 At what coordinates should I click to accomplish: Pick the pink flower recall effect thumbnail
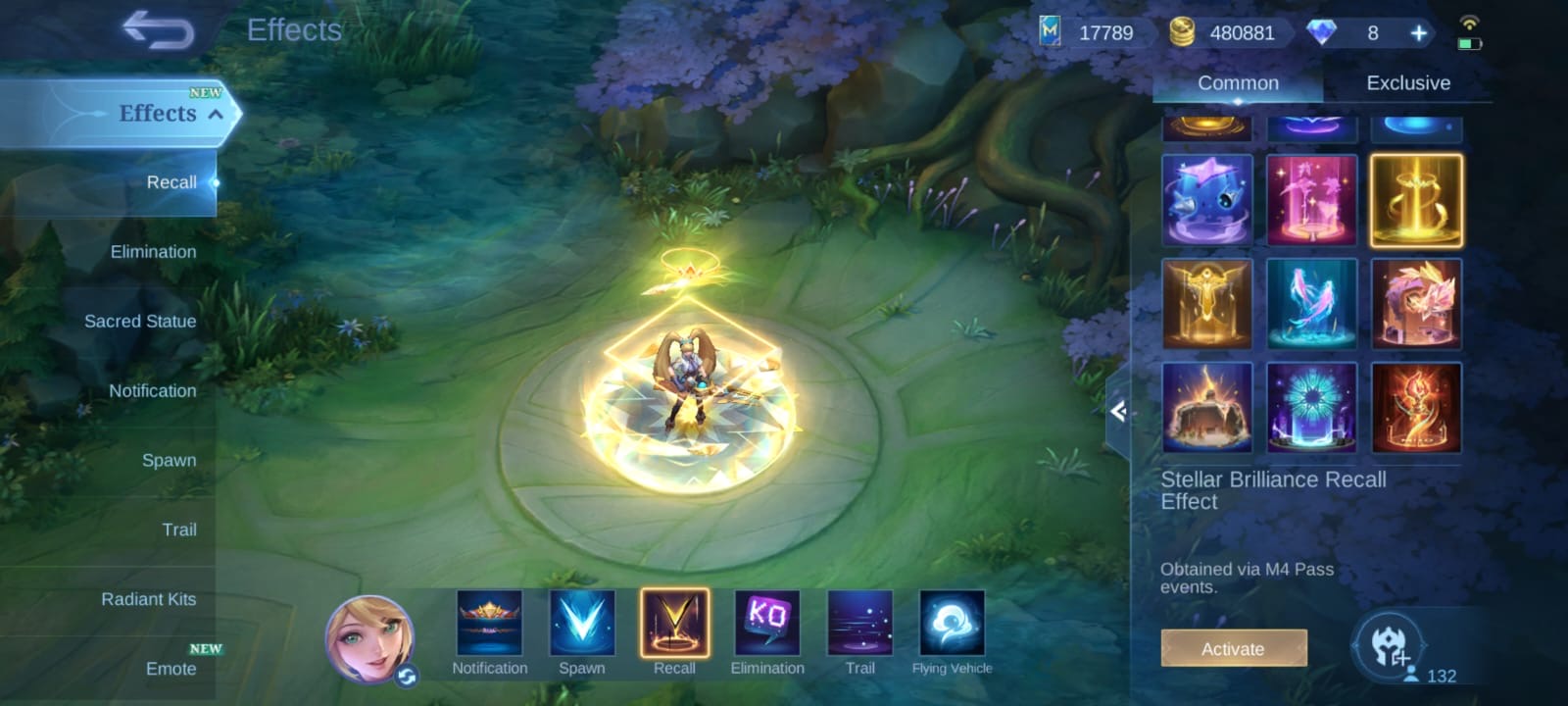click(1311, 200)
